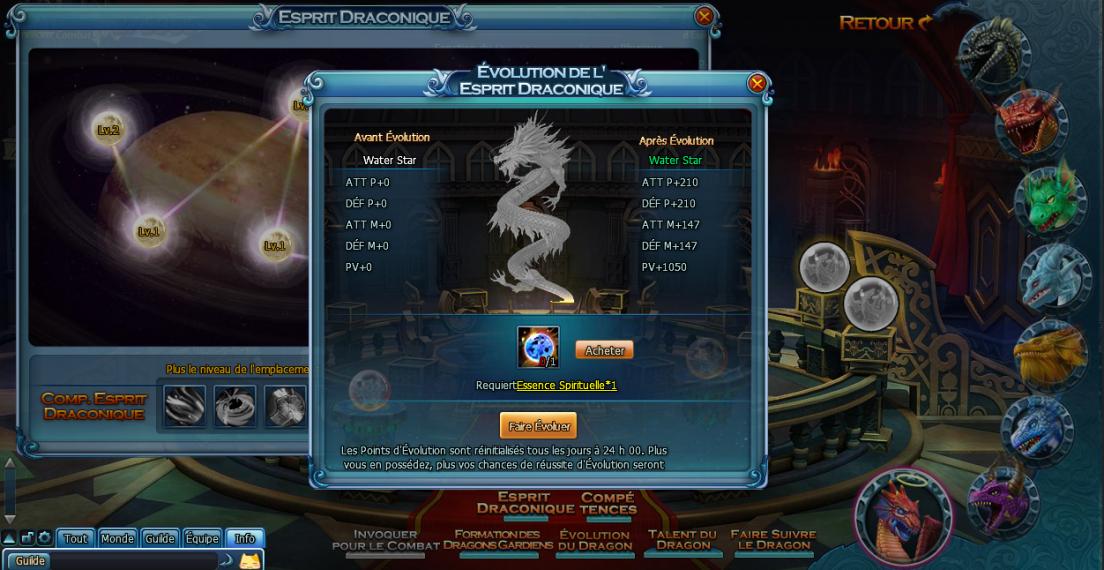This screenshot has width=1104, height=570.
Task: Close the Évolution de l'Esprit Draconique dialog
Action: pos(757,83)
